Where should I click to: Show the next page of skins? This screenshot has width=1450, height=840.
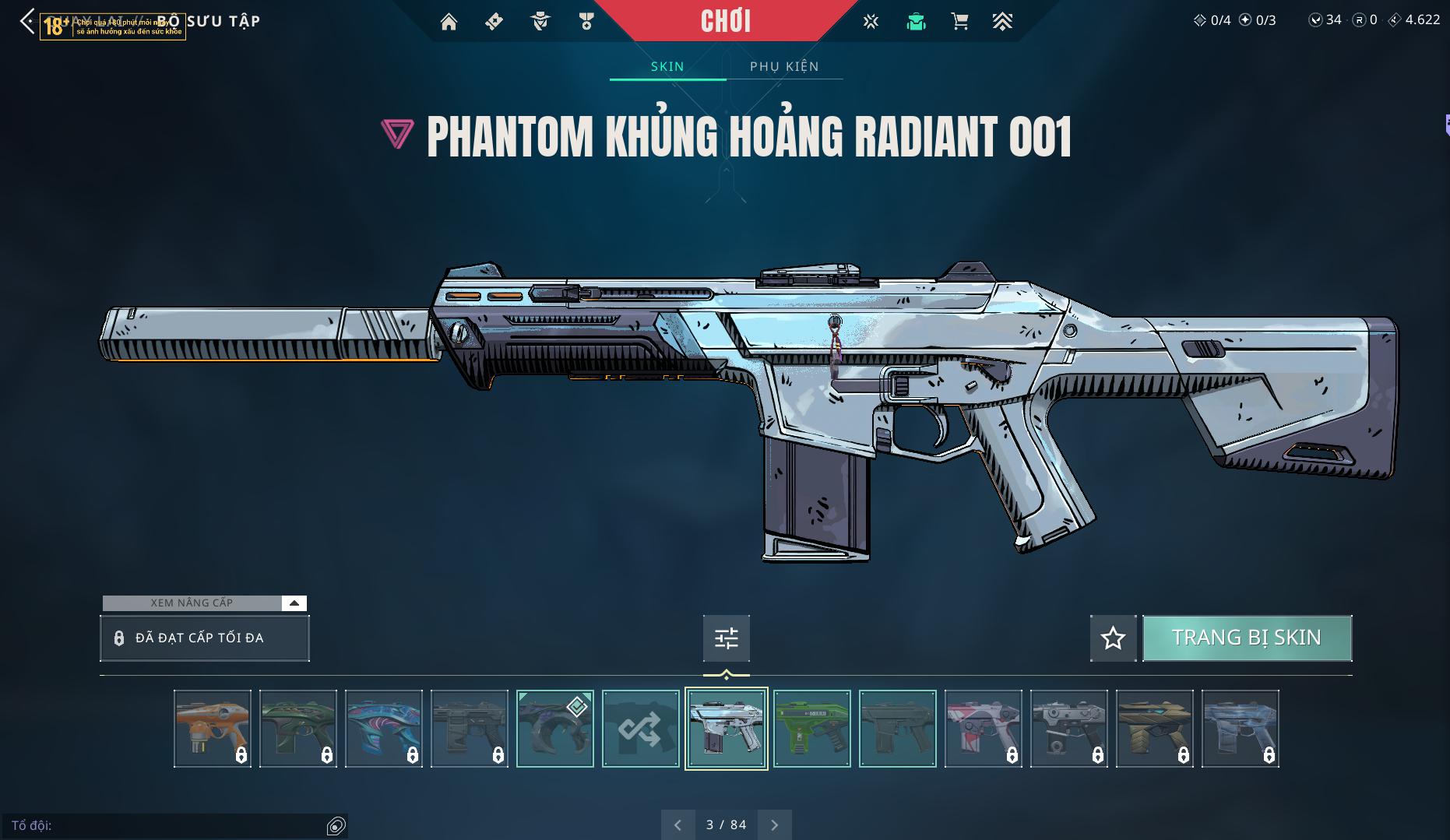click(774, 824)
